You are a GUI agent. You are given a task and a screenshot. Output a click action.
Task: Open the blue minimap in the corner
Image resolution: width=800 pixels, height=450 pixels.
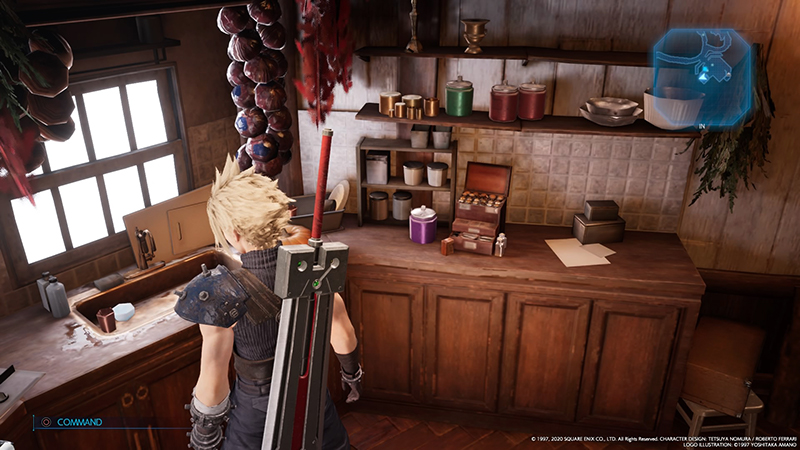click(x=703, y=75)
